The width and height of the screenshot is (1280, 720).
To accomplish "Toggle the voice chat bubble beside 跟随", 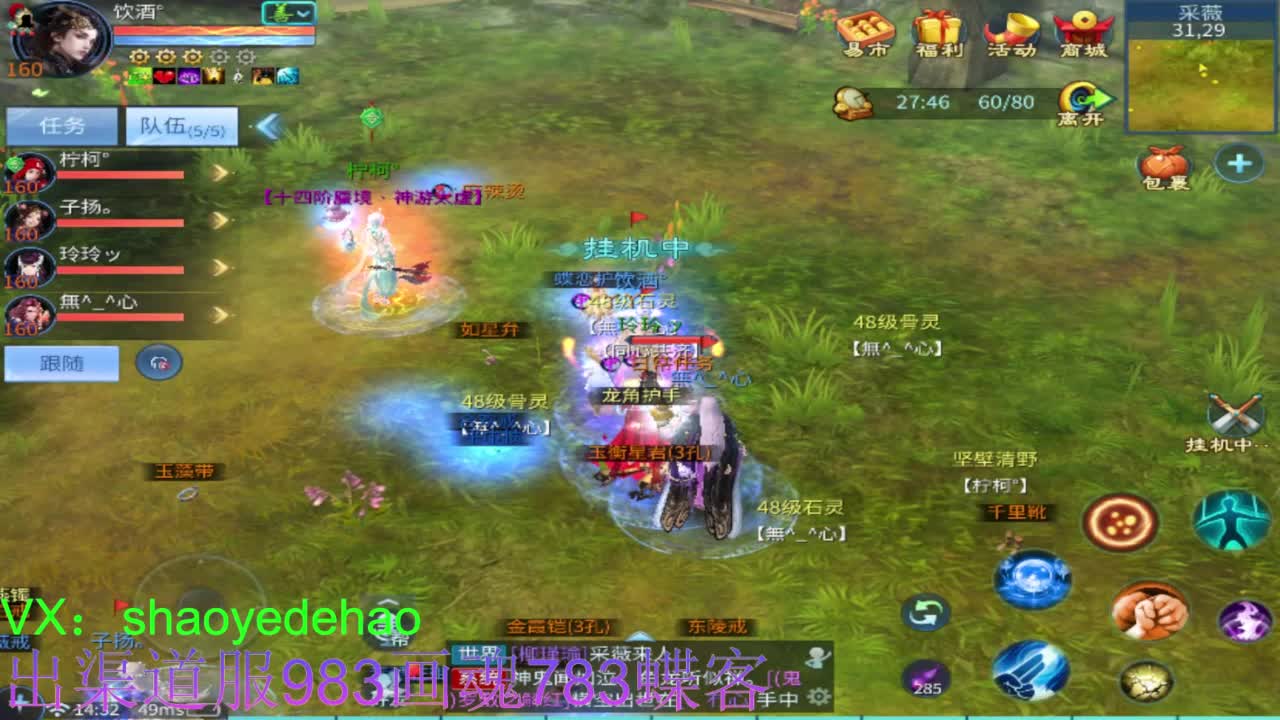I will [x=158, y=363].
